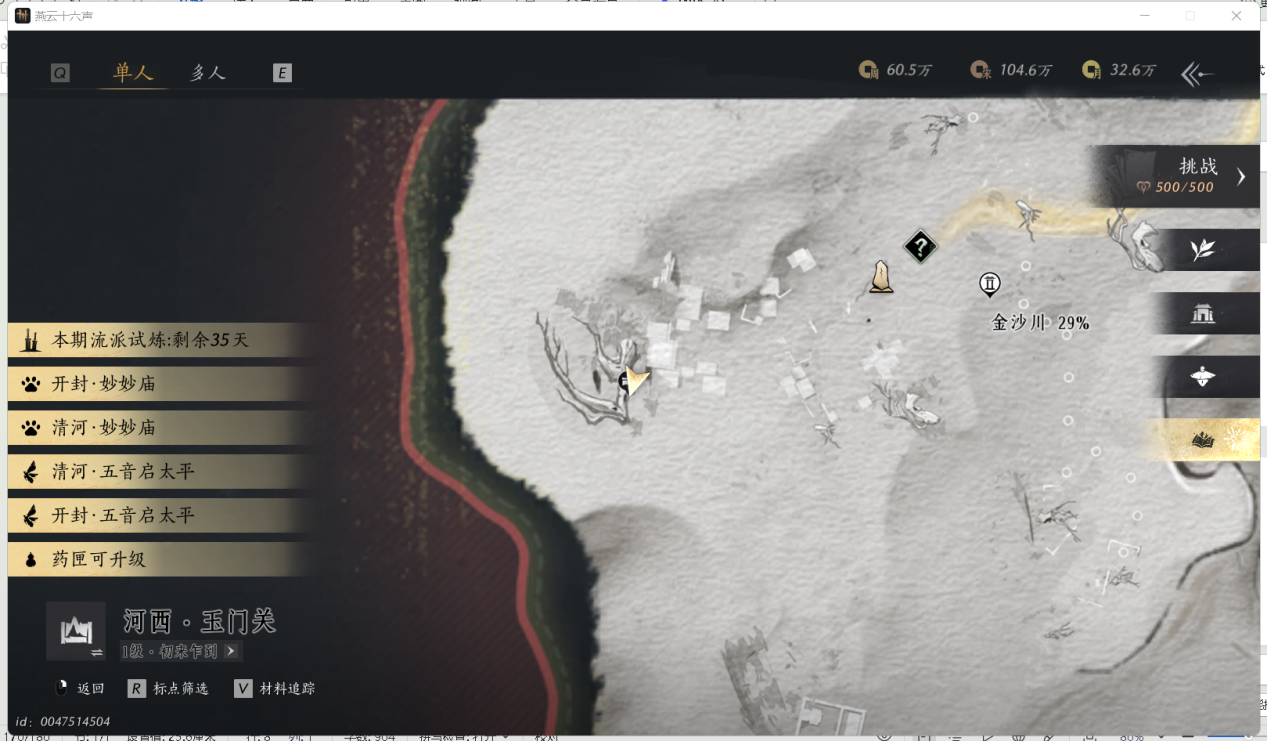The width and height of the screenshot is (1267, 741).
Task: Select the winged figure category icon
Action: 1202,377
